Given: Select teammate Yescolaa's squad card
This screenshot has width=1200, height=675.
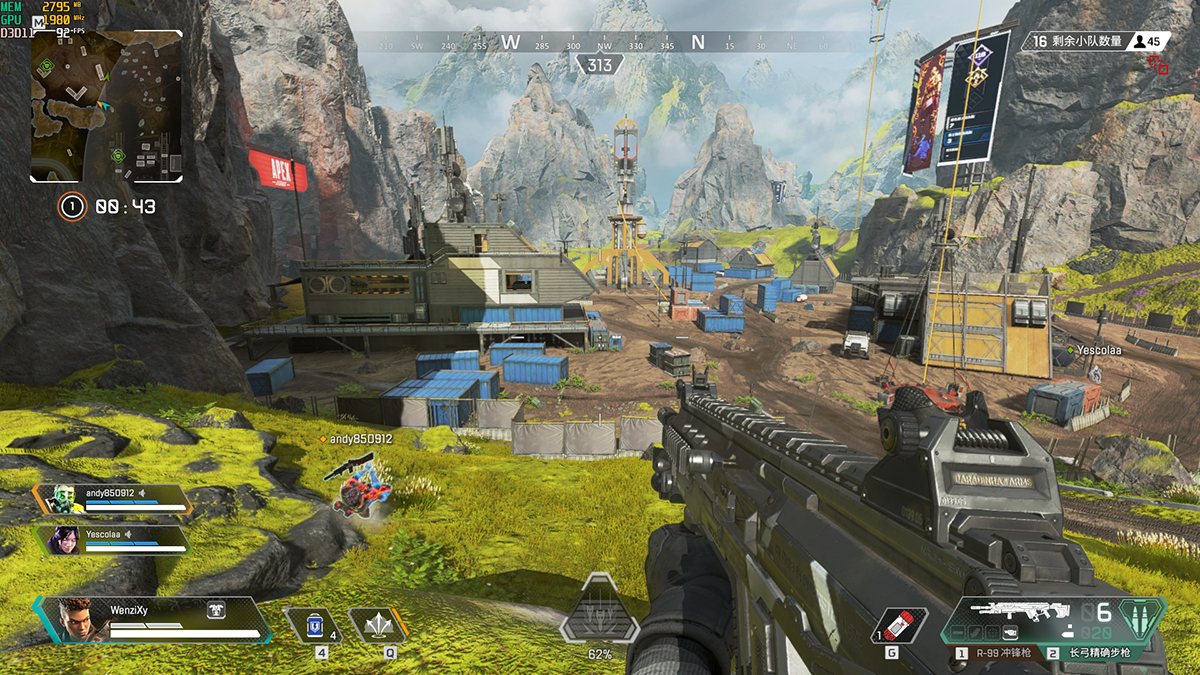Looking at the screenshot, I should [x=113, y=540].
